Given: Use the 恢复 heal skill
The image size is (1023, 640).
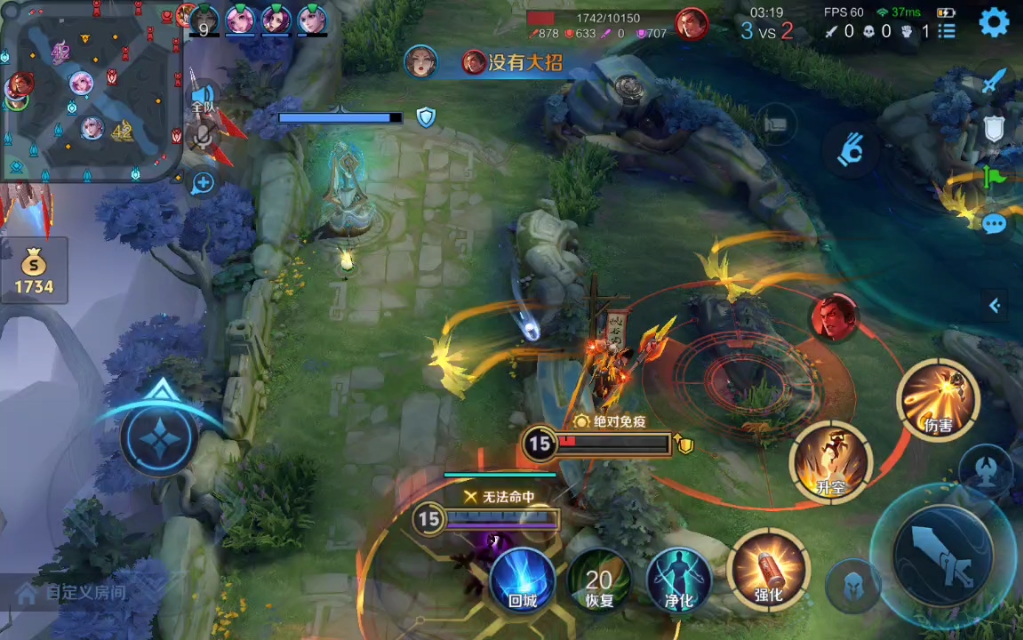Looking at the screenshot, I should 599,582.
